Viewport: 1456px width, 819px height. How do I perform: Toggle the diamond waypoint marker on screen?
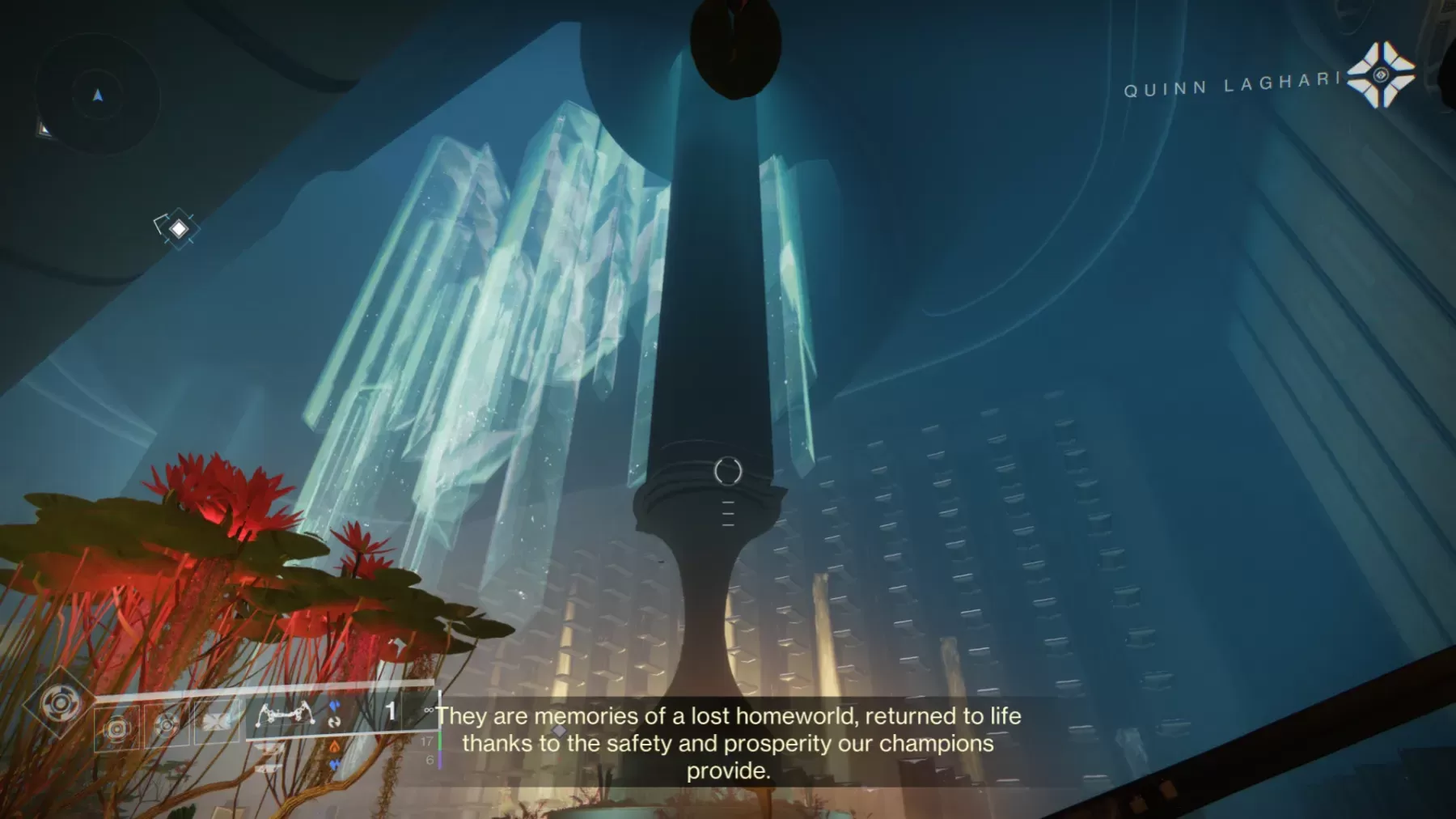pyautogui.click(x=176, y=229)
